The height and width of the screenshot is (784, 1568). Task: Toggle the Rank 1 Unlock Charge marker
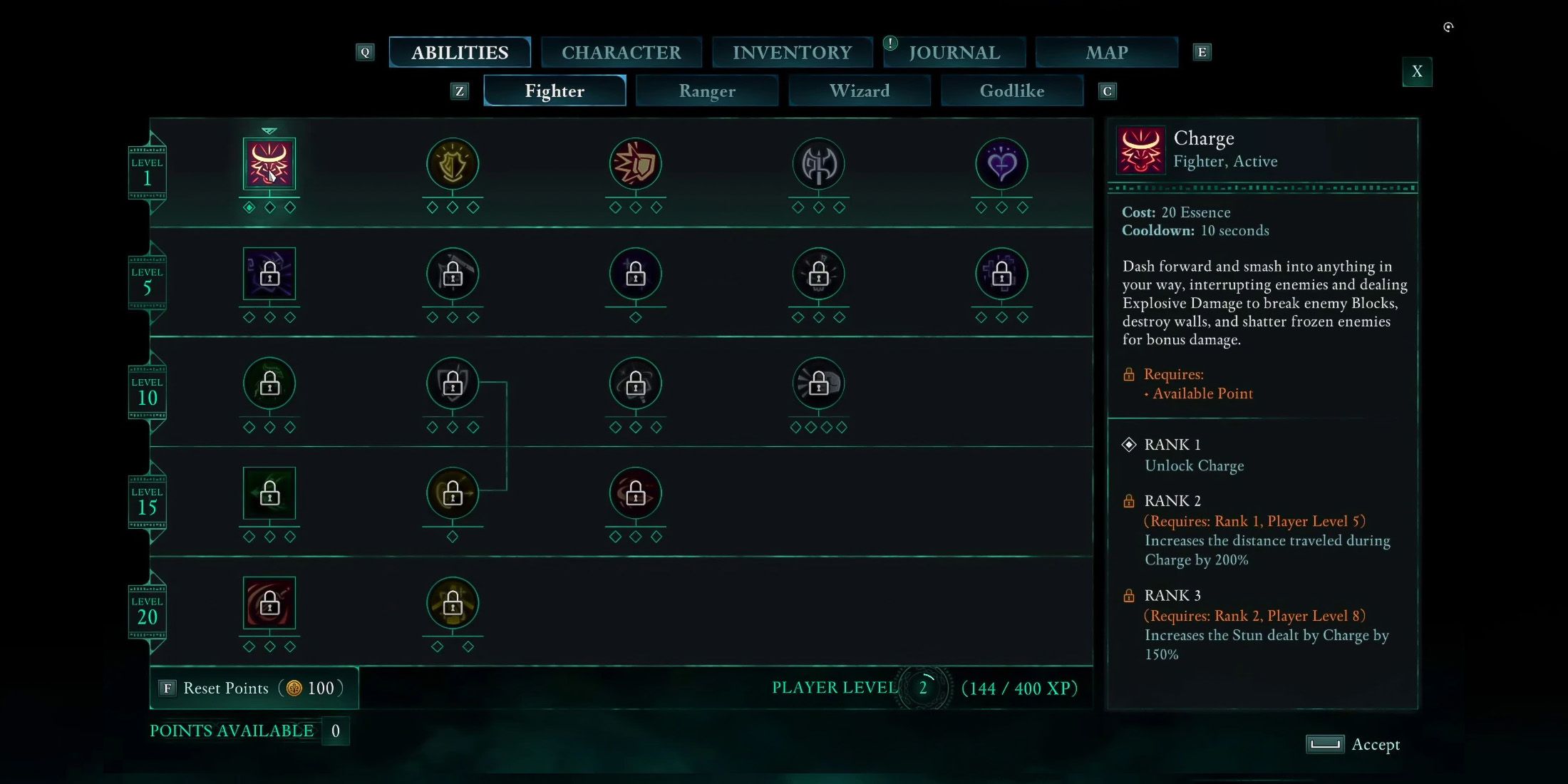click(x=1130, y=444)
